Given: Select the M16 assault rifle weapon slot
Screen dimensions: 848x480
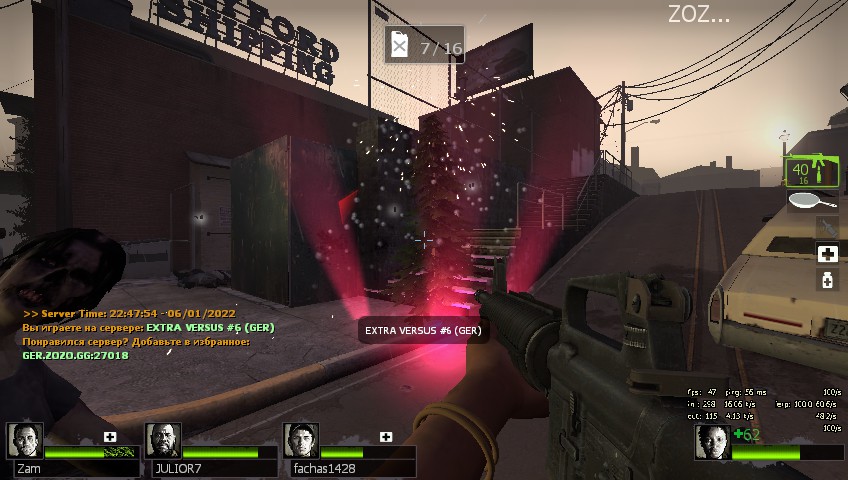Looking at the screenshot, I should [x=811, y=173].
